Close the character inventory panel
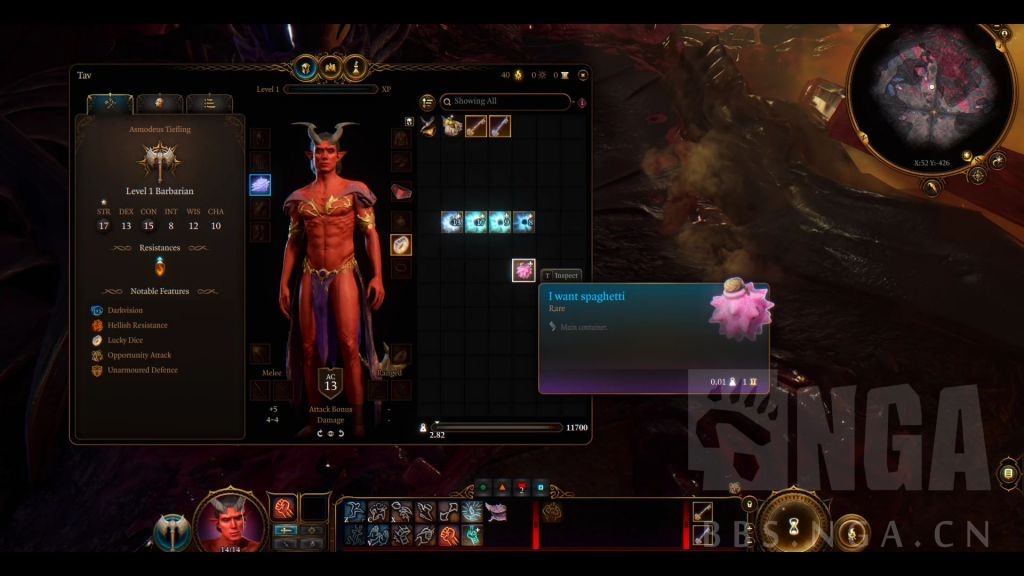Image resolution: width=1024 pixels, height=576 pixels. pyautogui.click(x=583, y=75)
